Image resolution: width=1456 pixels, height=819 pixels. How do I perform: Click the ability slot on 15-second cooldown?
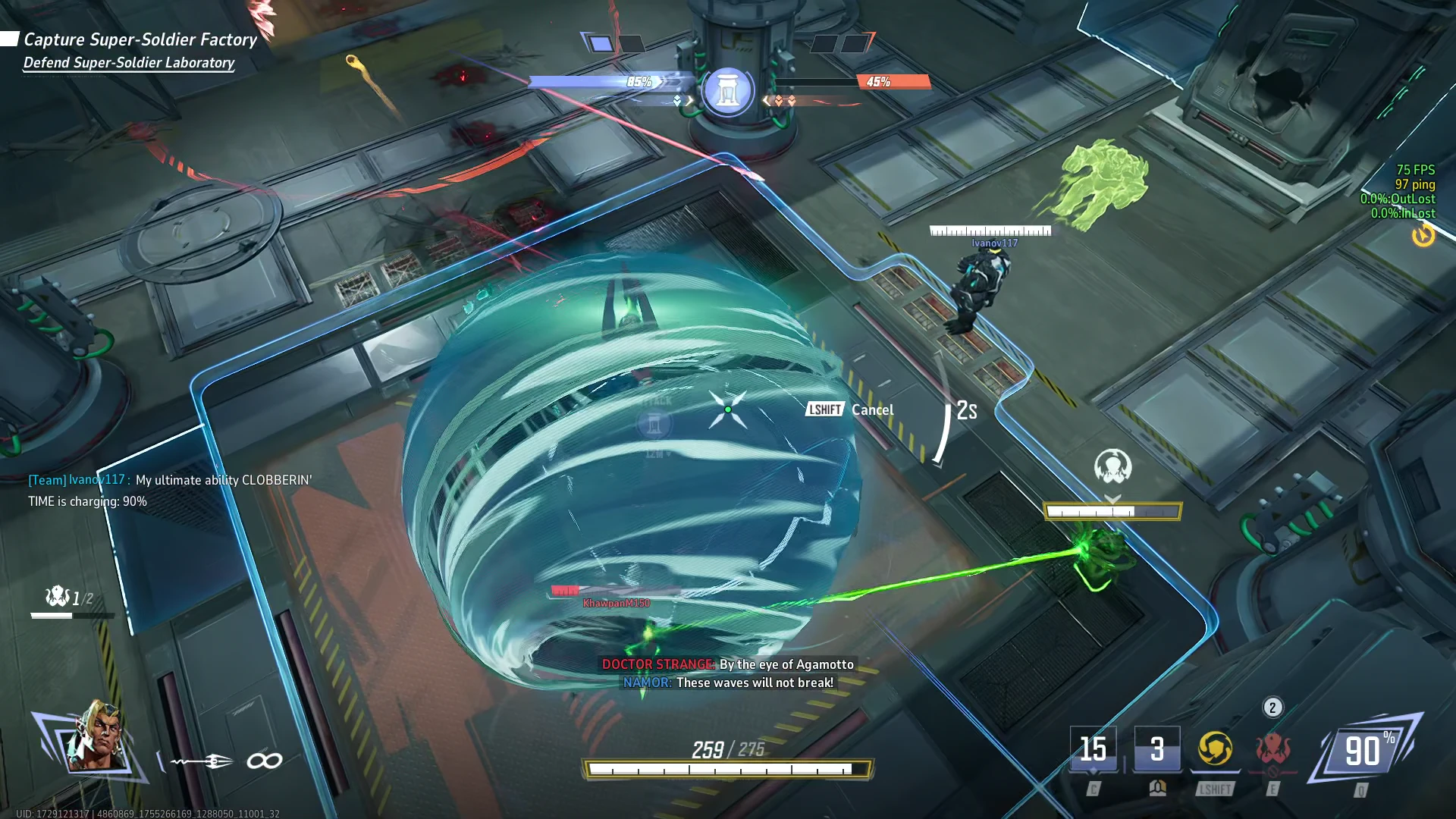tap(1093, 749)
